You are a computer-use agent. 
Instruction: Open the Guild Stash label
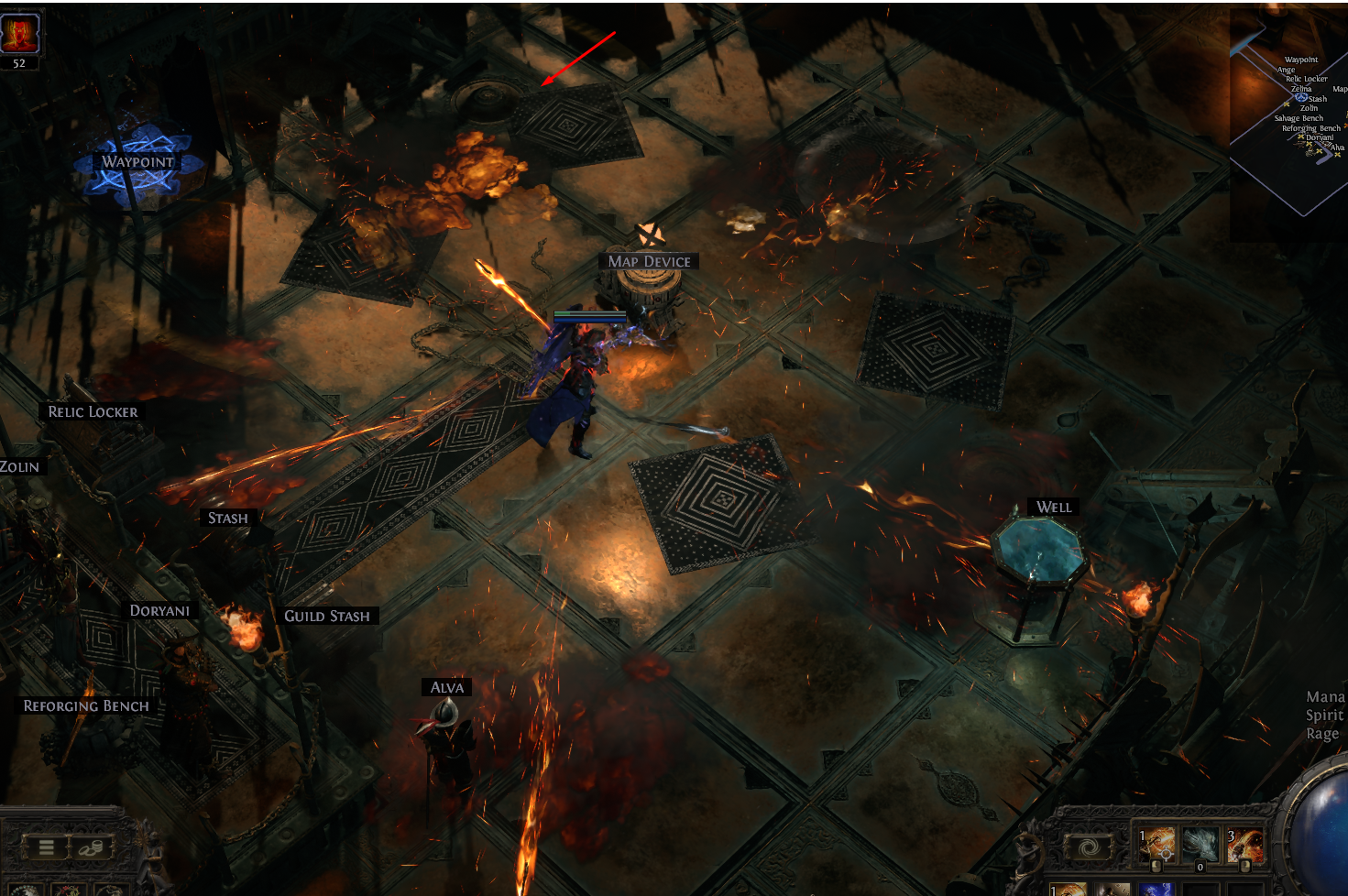(x=327, y=617)
